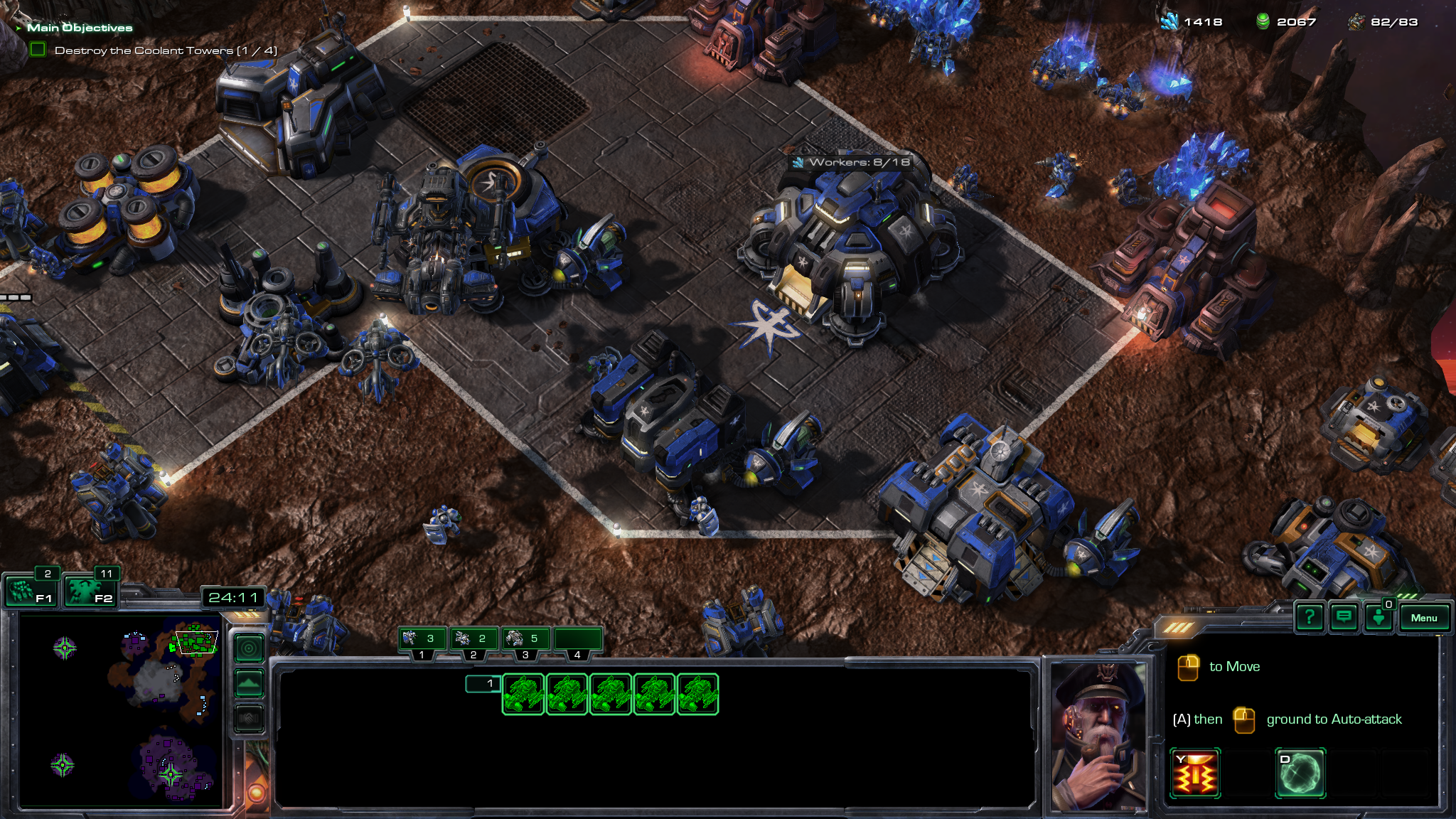Click the Destroy the Coolant Towers objective
Image resolution: width=1456 pixels, height=819 pixels.
(x=165, y=50)
